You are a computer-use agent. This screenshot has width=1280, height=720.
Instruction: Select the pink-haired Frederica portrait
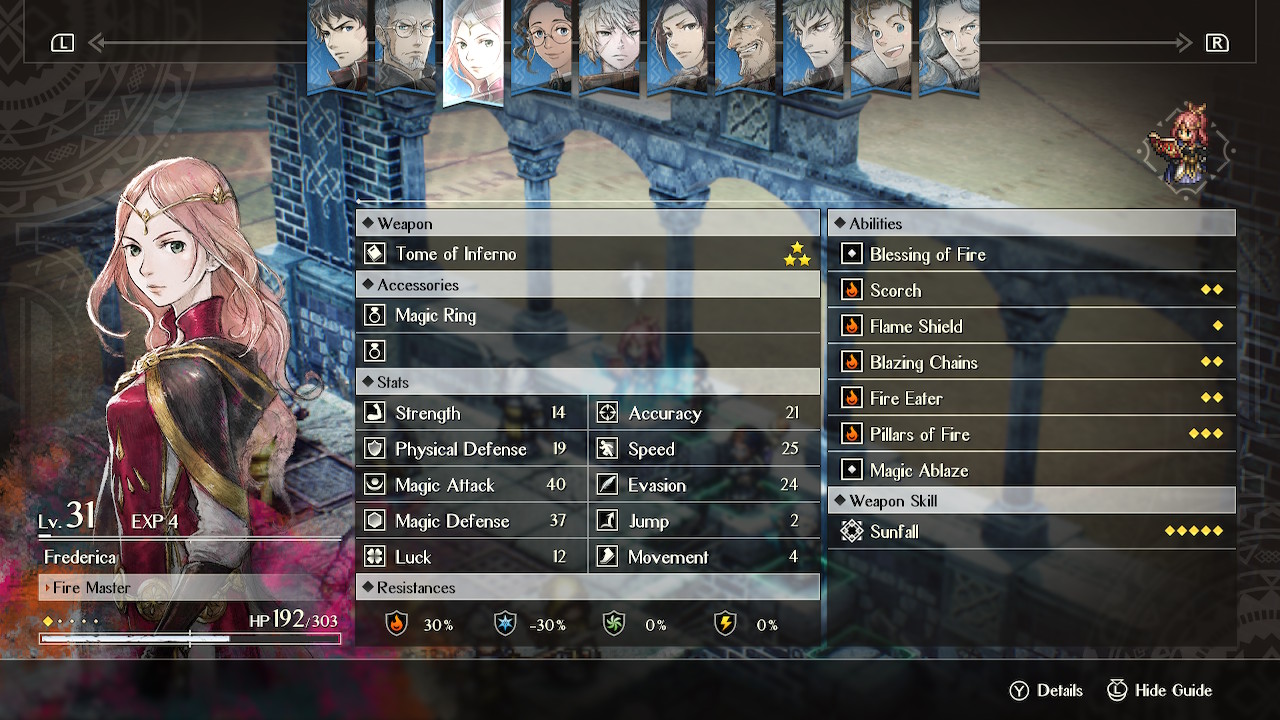point(473,50)
